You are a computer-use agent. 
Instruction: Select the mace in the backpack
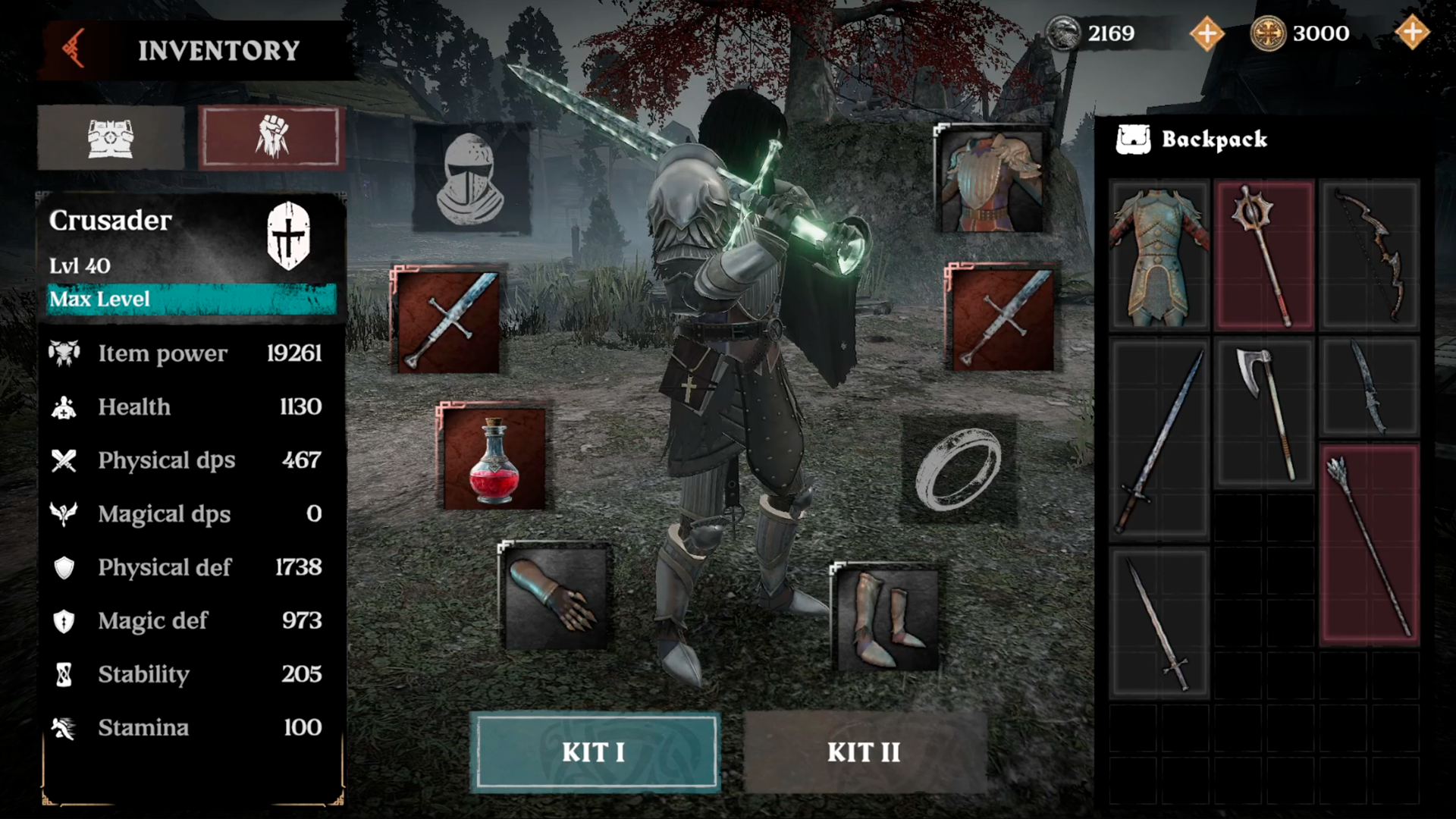[x=1264, y=256]
